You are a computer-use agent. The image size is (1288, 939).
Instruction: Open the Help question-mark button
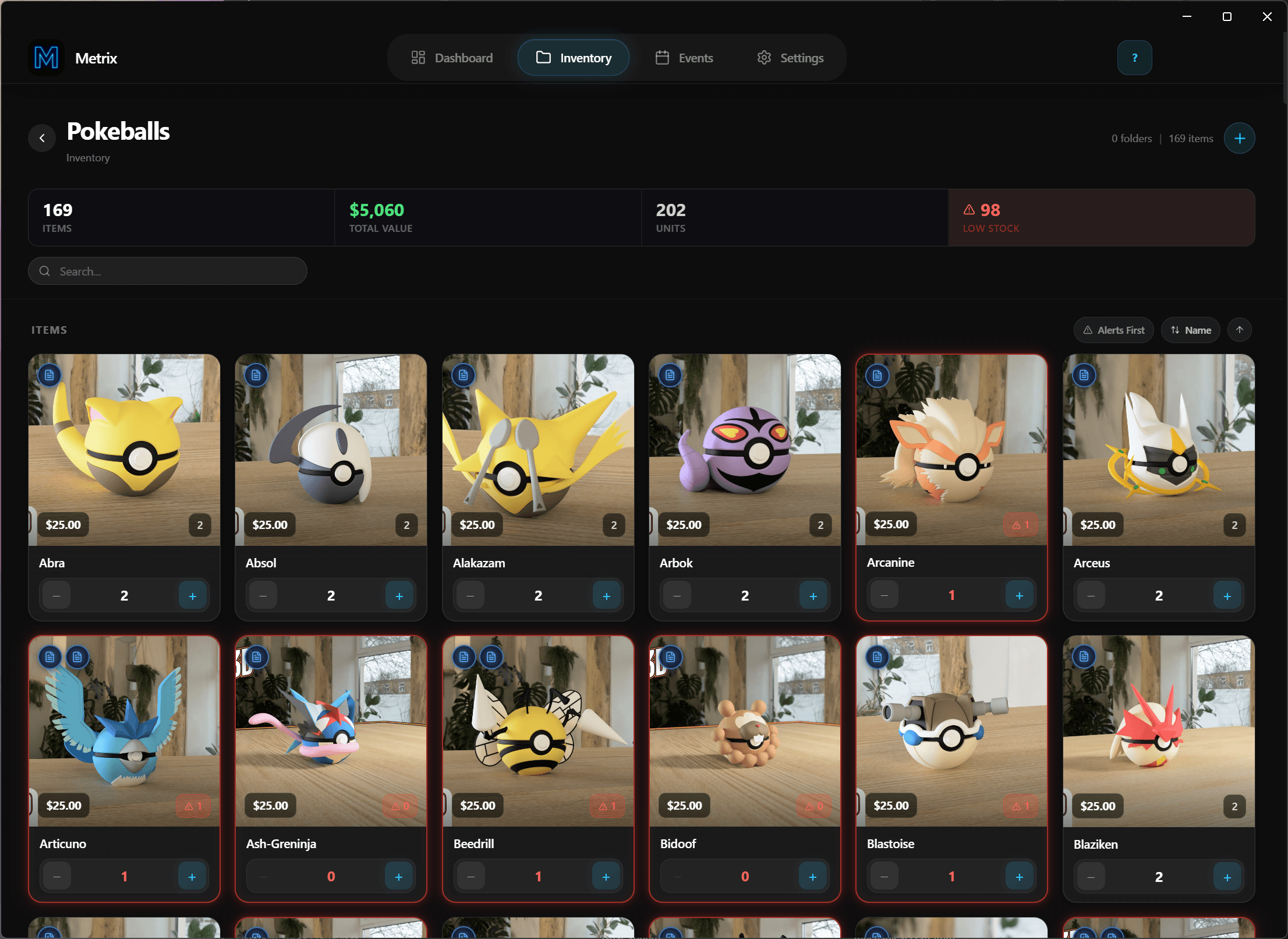1134,57
